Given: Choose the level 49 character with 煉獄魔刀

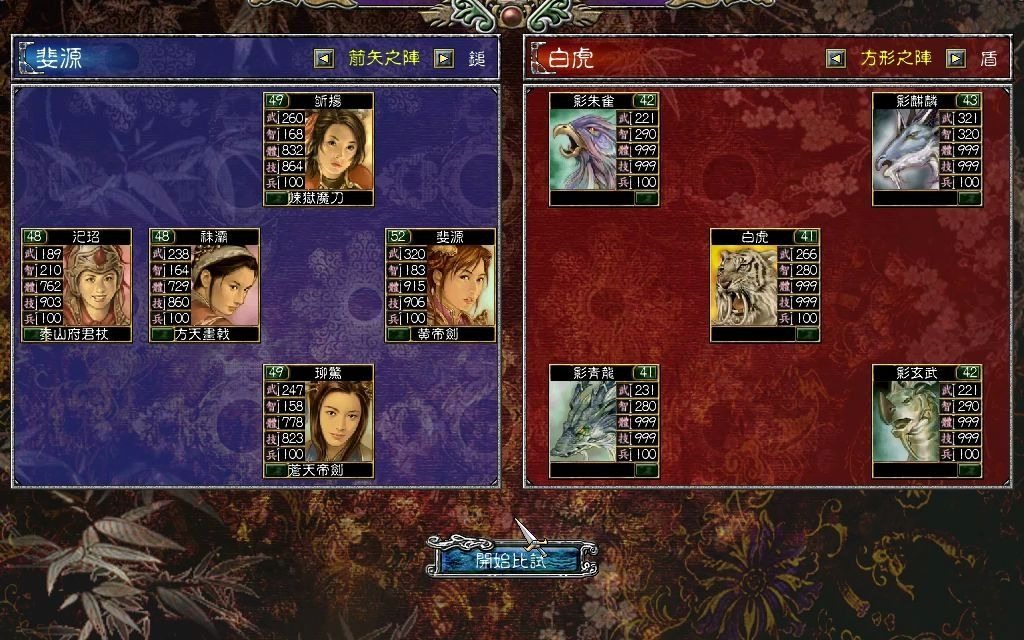Looking at the screenshot, I should tap(318, 149).
